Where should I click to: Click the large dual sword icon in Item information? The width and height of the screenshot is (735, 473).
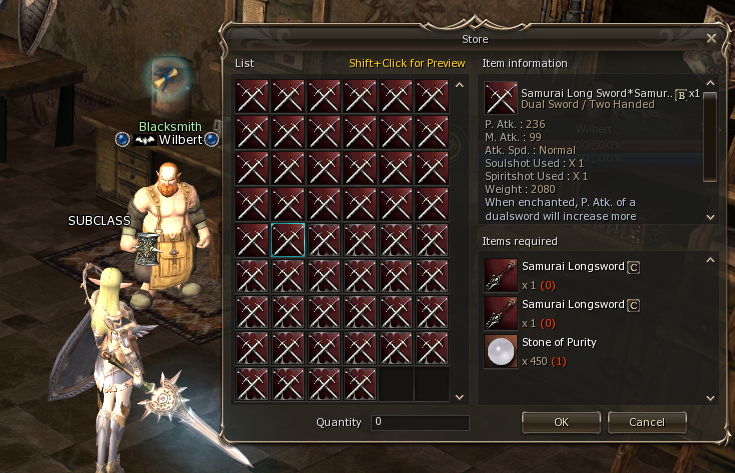[500, 98]
